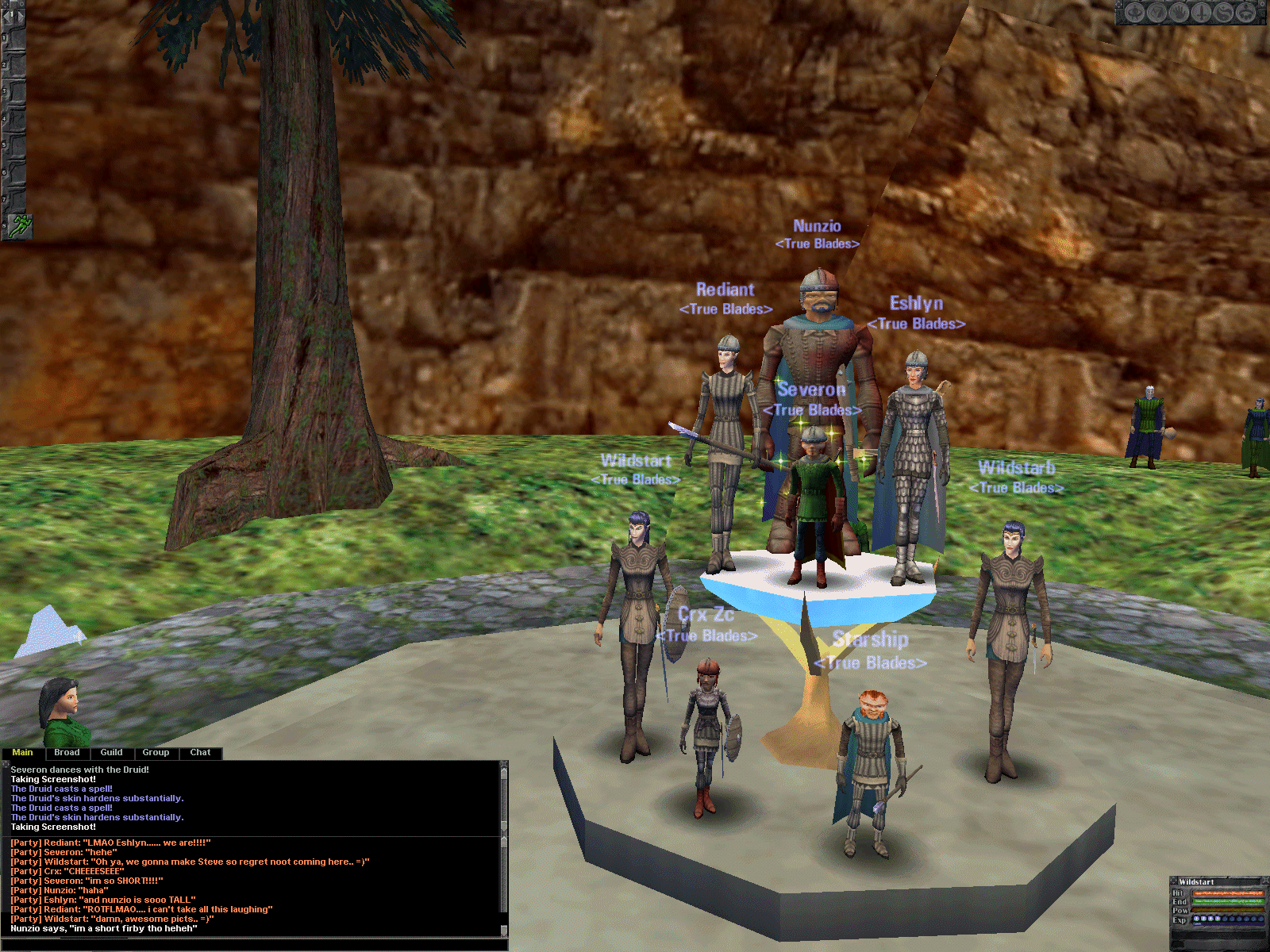Open the sword icon in top bar
This screenshot has width=1270, height=952.
[1202, 12]
